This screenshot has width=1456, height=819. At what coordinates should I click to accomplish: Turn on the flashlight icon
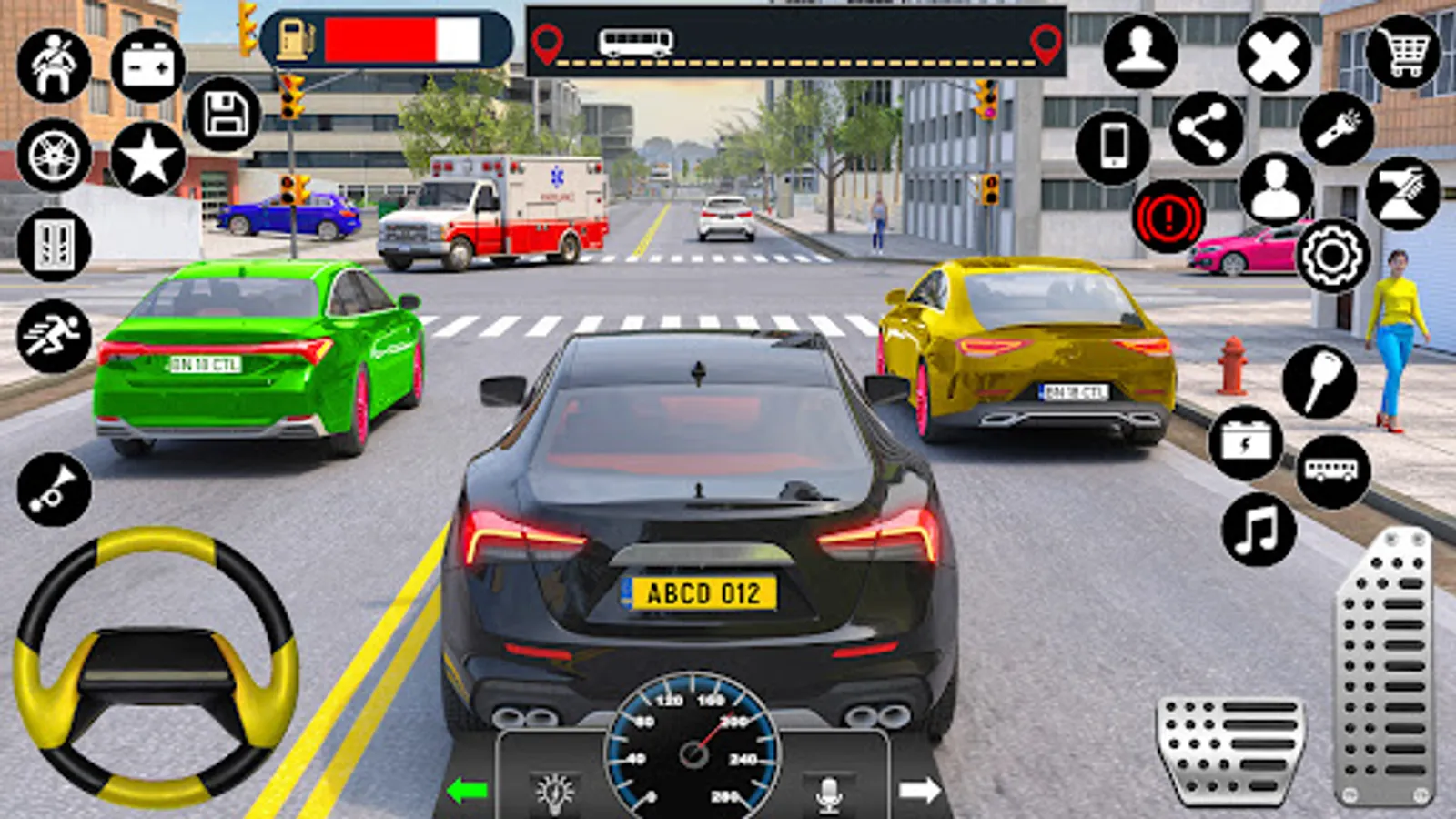(x=1337, y=128)
